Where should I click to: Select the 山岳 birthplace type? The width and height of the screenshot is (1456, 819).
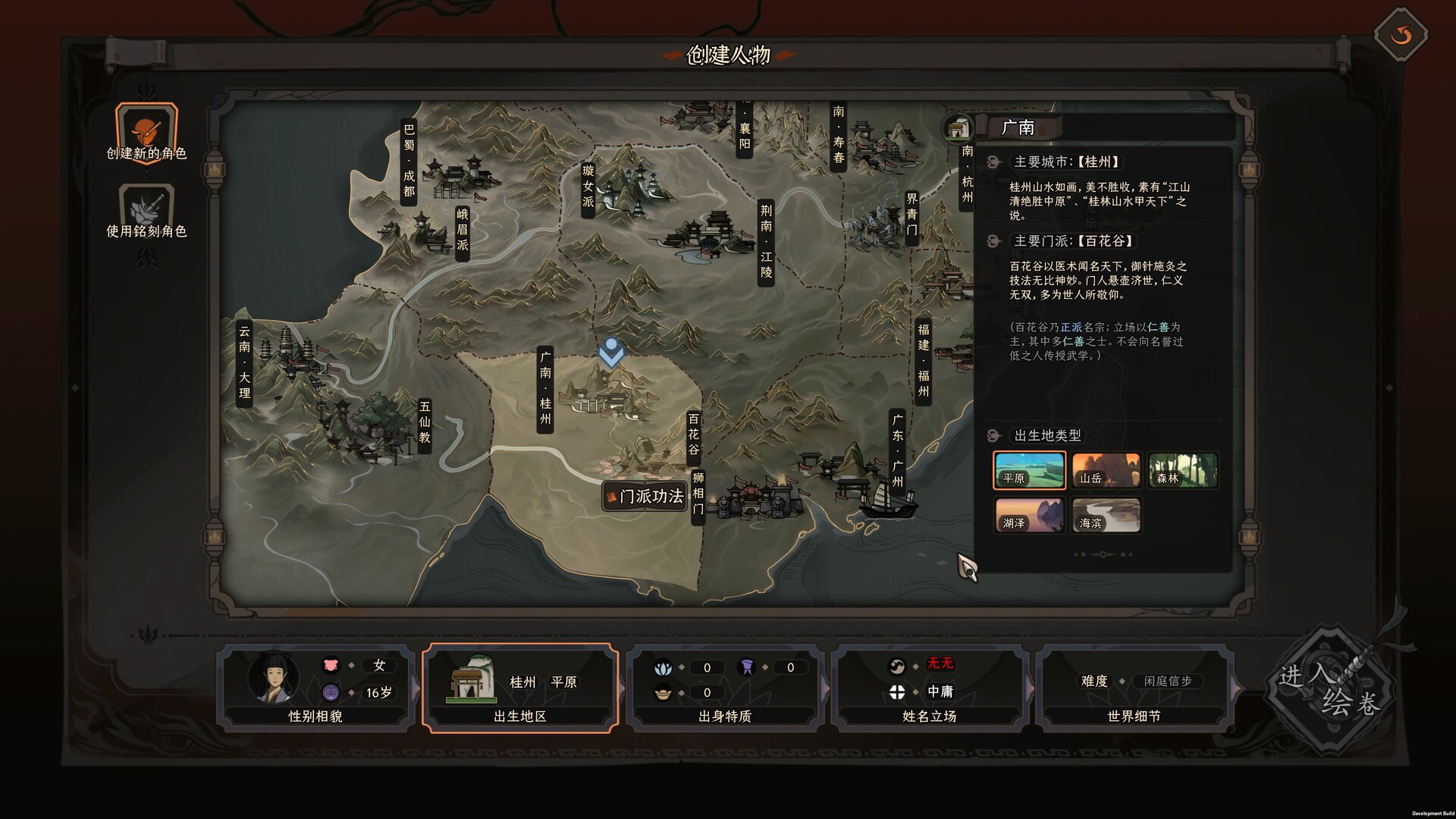point(1106,470)
